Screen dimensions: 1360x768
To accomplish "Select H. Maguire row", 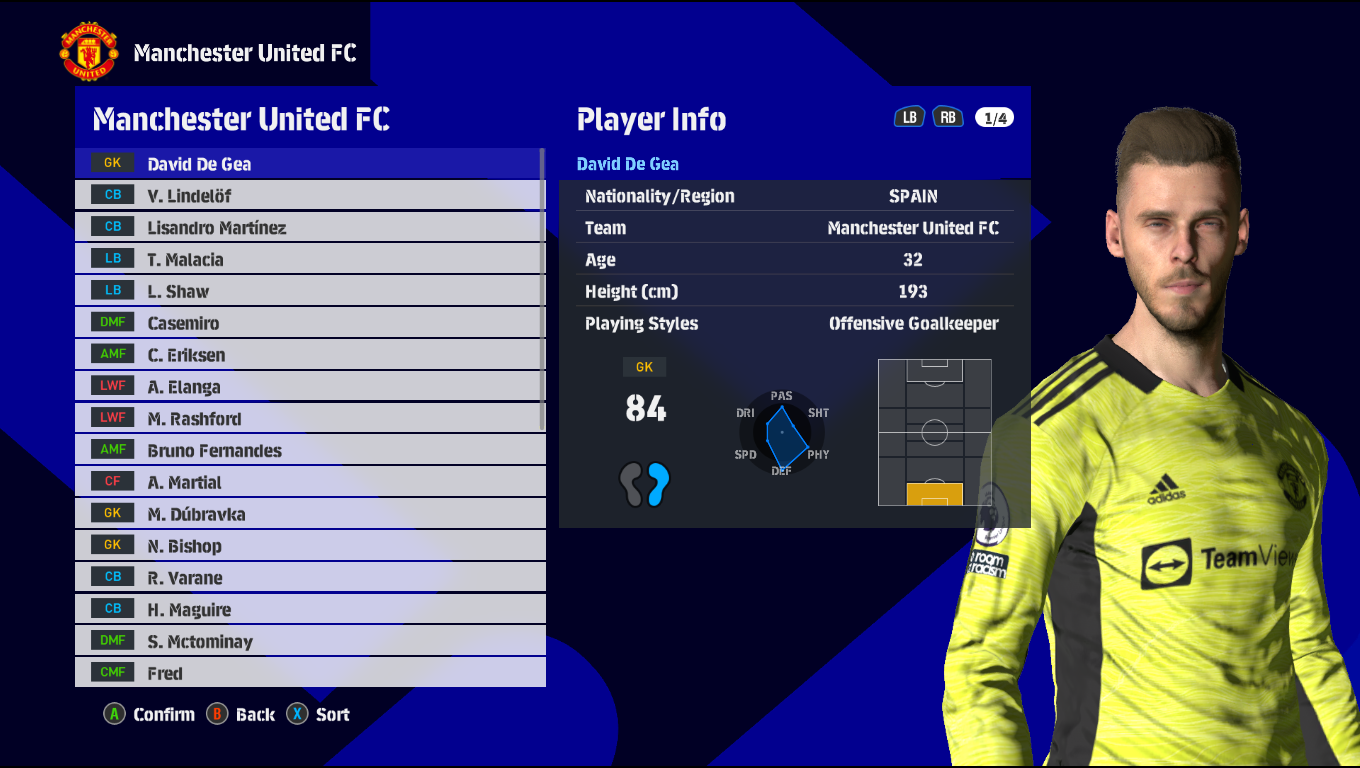I will [x=310, y=610].
